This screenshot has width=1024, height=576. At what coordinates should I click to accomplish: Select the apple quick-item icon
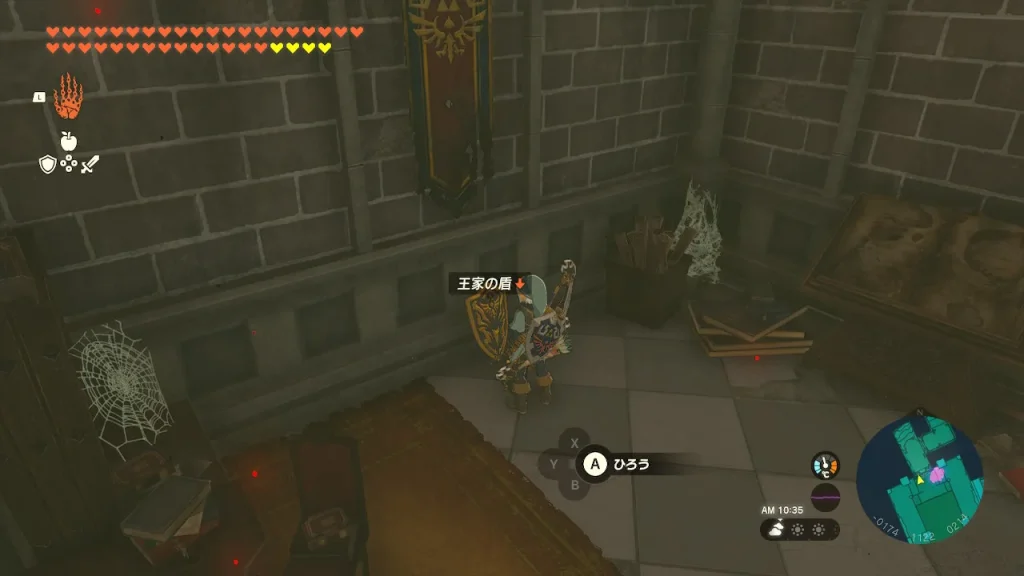coord(68,141)
